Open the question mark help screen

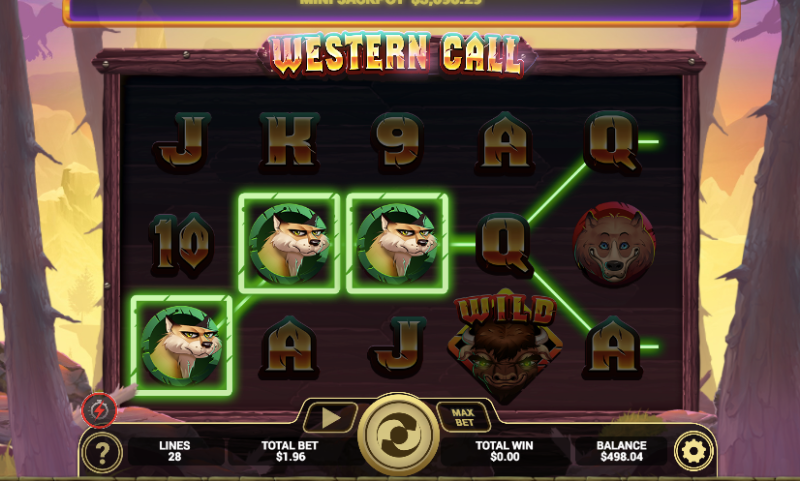point(101,453)
